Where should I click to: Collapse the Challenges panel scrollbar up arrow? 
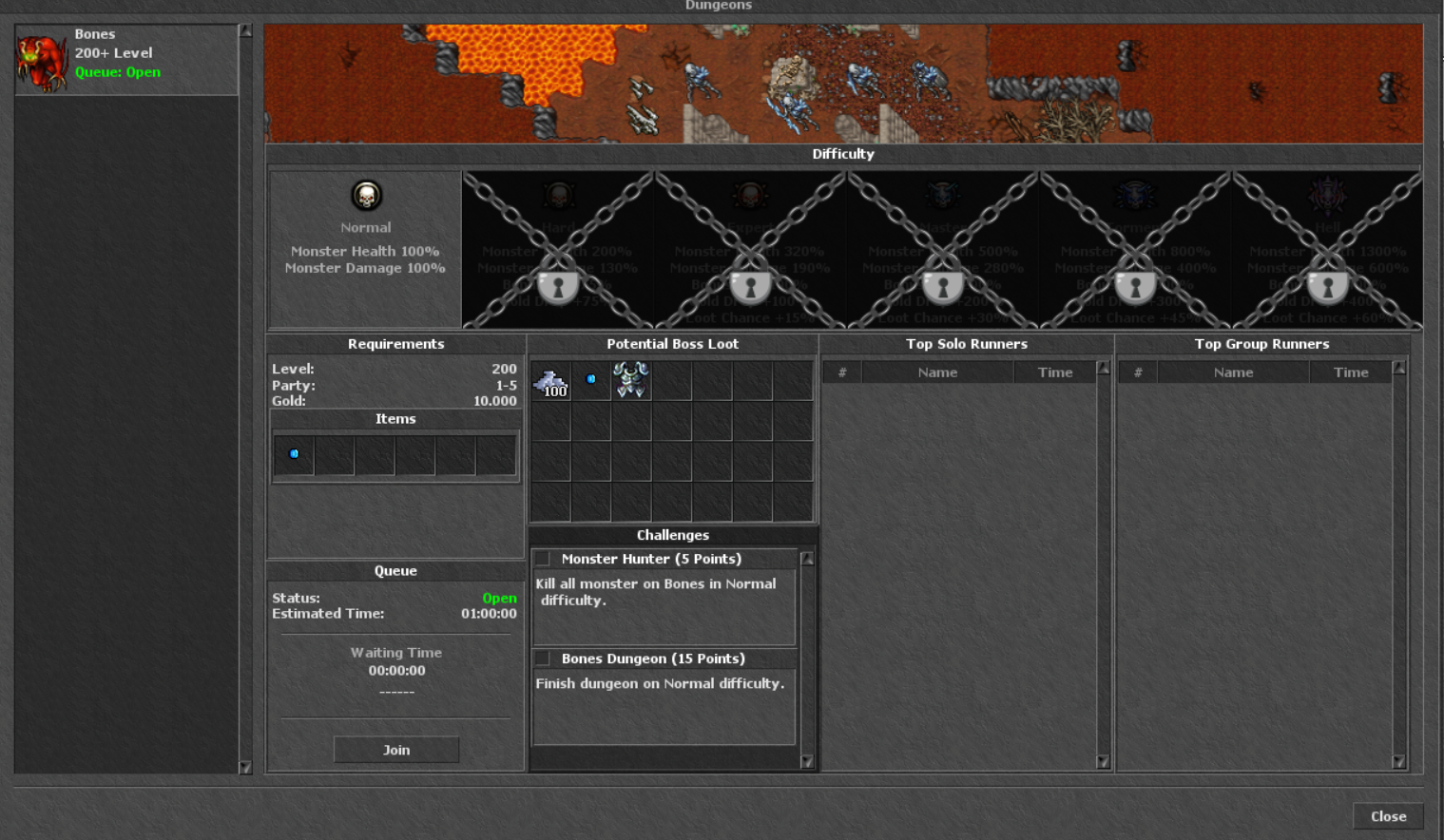click(x=807, y=558)
